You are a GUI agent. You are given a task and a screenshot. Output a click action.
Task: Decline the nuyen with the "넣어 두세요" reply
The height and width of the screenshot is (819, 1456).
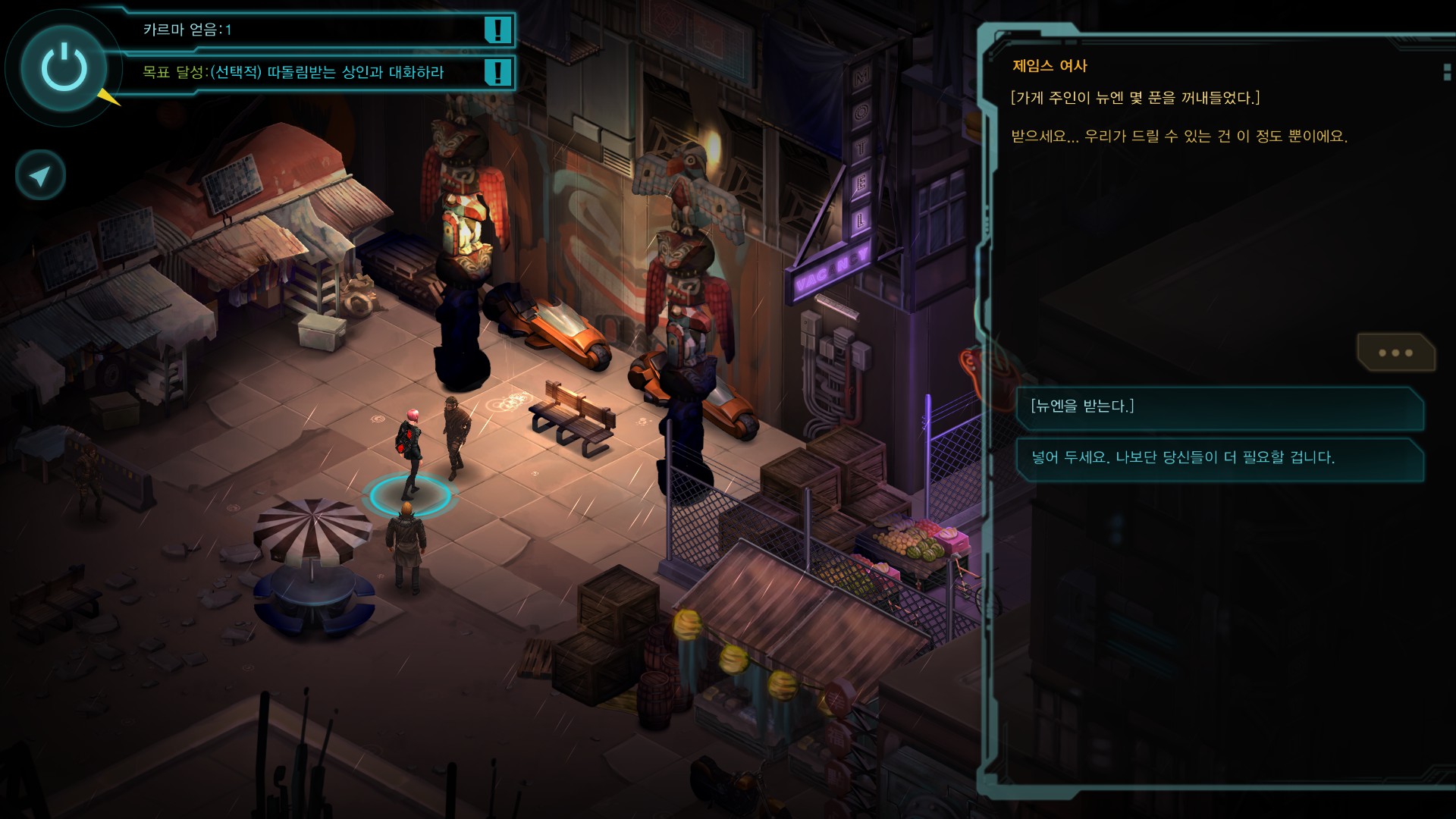[1219, 458]
